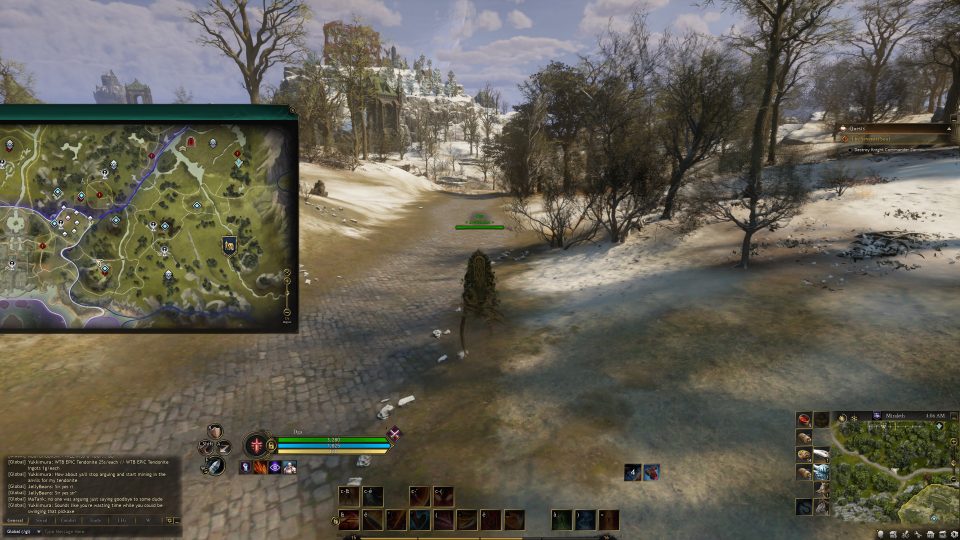The image size is (960, 540).
Task: Adjust the large map zoom slider
Action: click(288, 295)
